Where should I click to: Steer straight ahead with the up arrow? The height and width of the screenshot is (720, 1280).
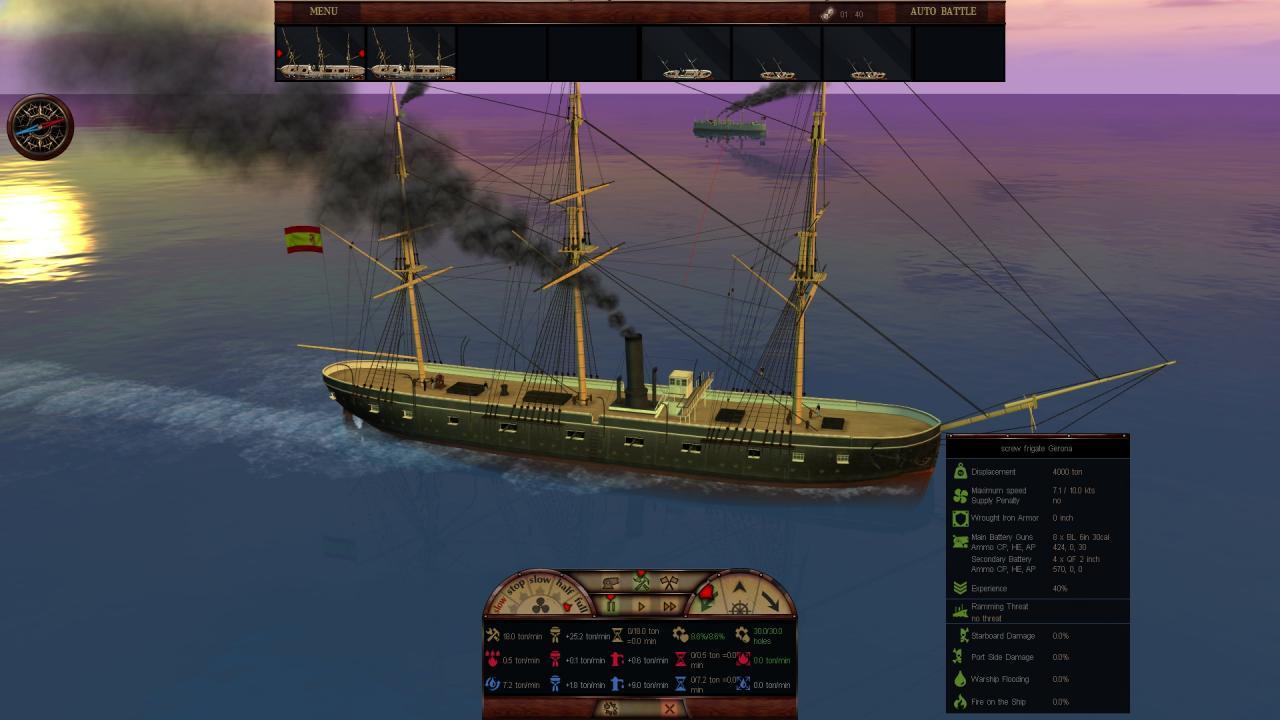(x=739, y=586)
